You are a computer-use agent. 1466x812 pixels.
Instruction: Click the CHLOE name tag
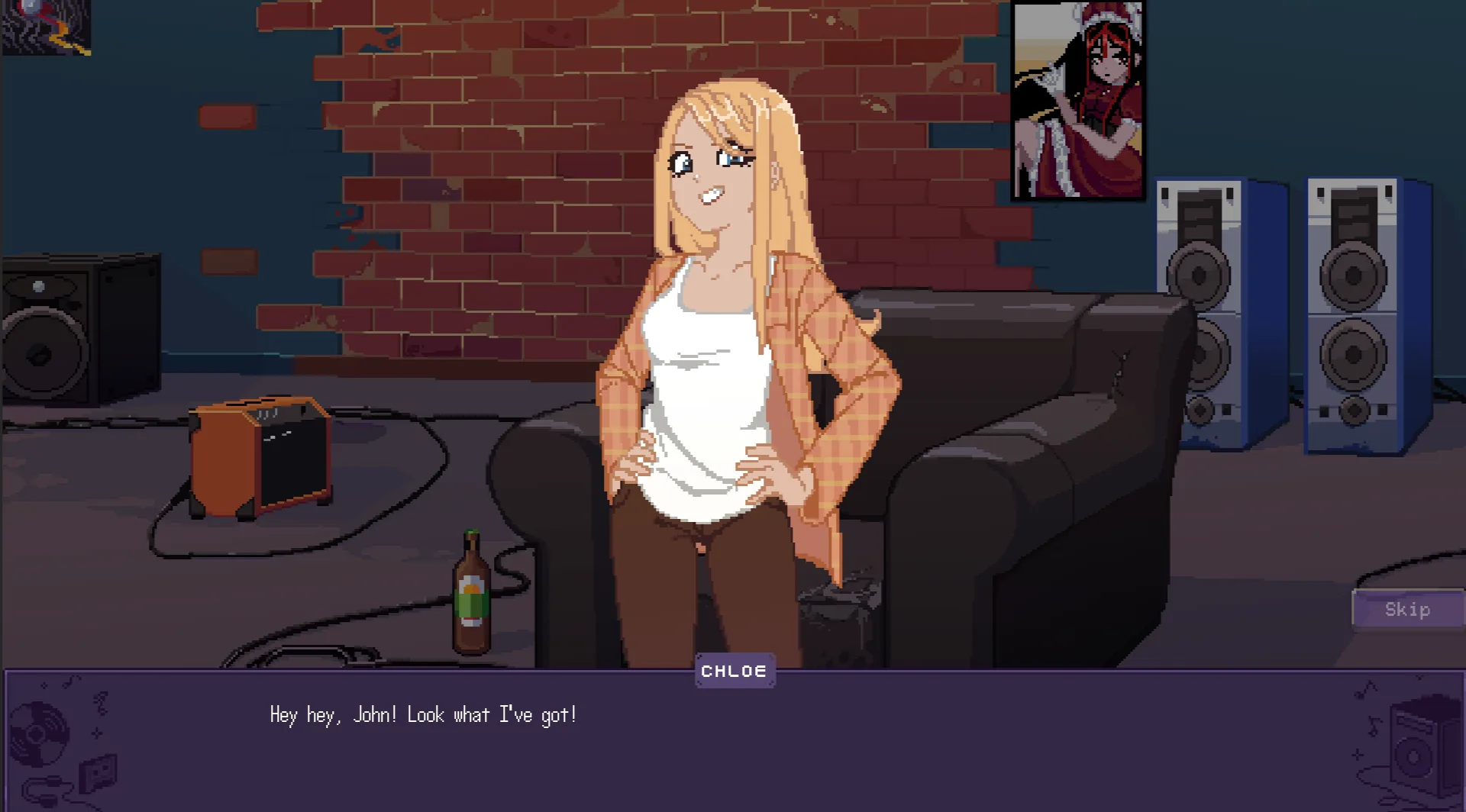[x=734, y=671]
